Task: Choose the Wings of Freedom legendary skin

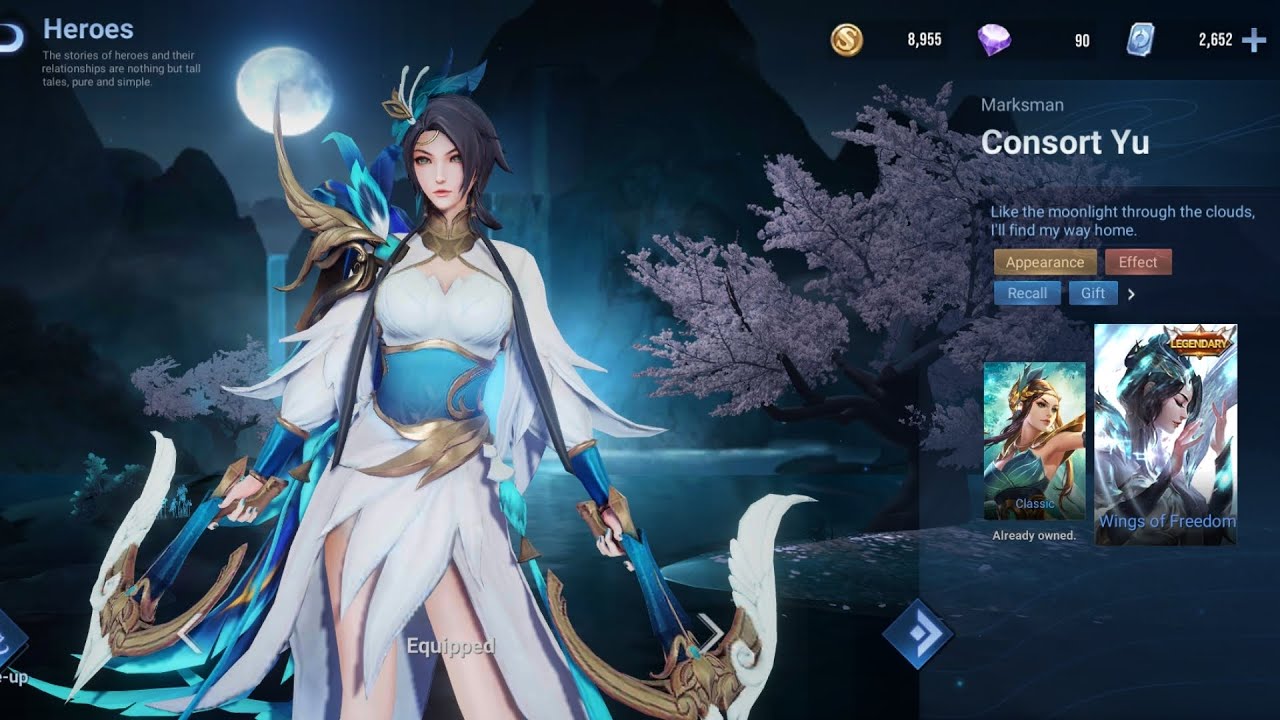Action: tap(1166, 434)
